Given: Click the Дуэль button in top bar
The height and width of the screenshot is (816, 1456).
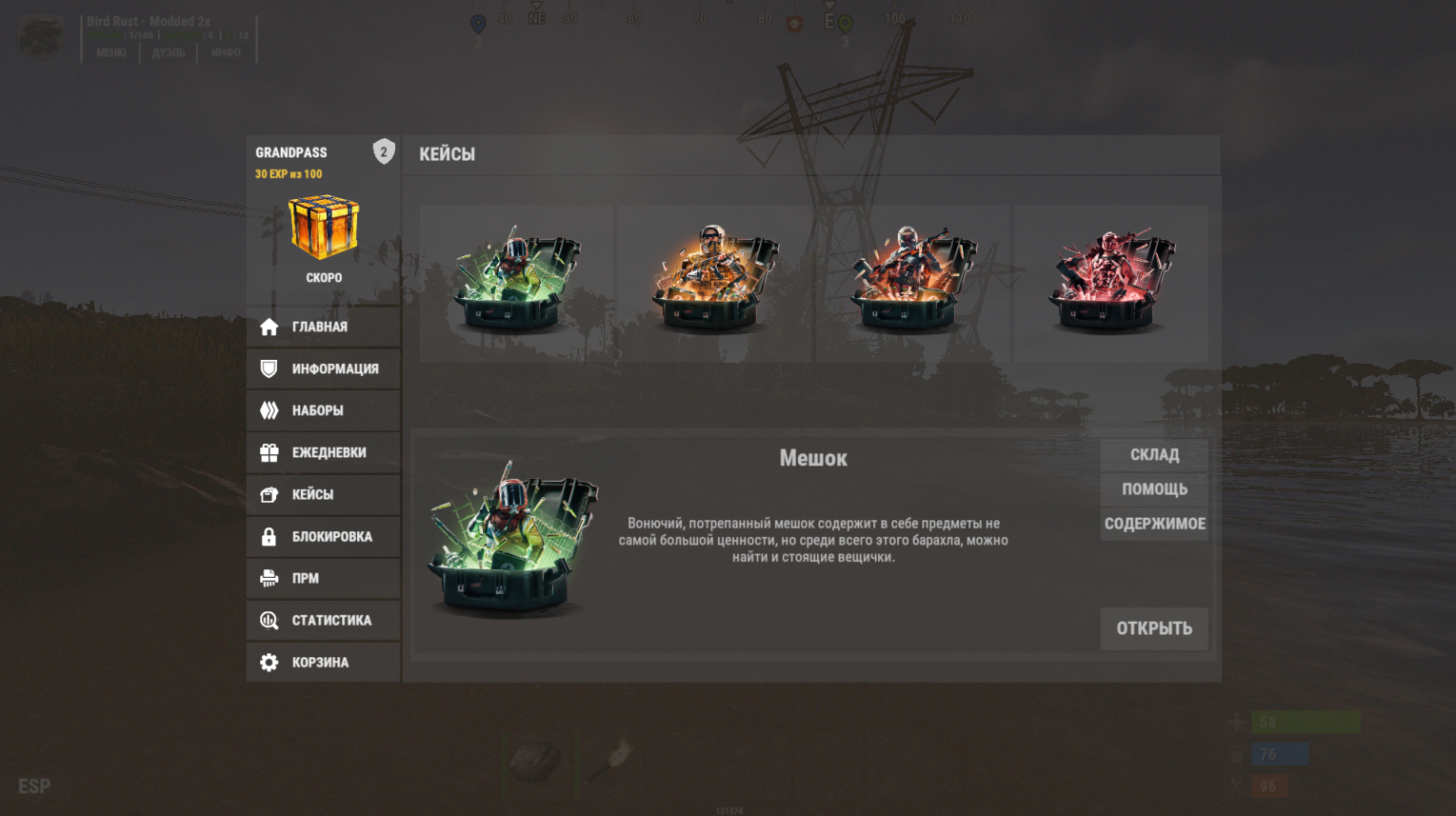Looking at the screenshot, I should (169, 53).
